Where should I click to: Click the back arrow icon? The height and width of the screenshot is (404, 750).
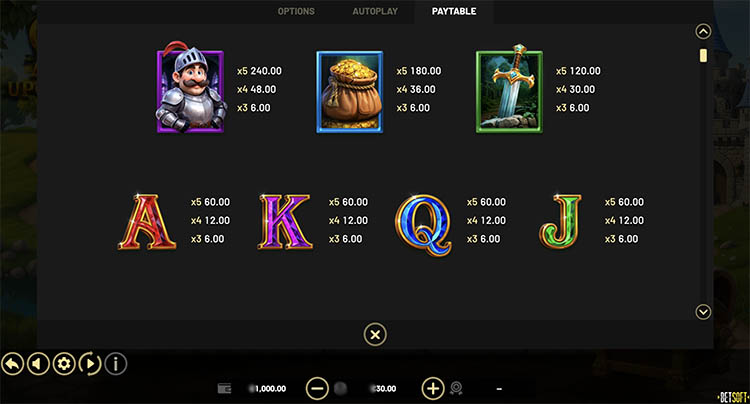point(14,363)
